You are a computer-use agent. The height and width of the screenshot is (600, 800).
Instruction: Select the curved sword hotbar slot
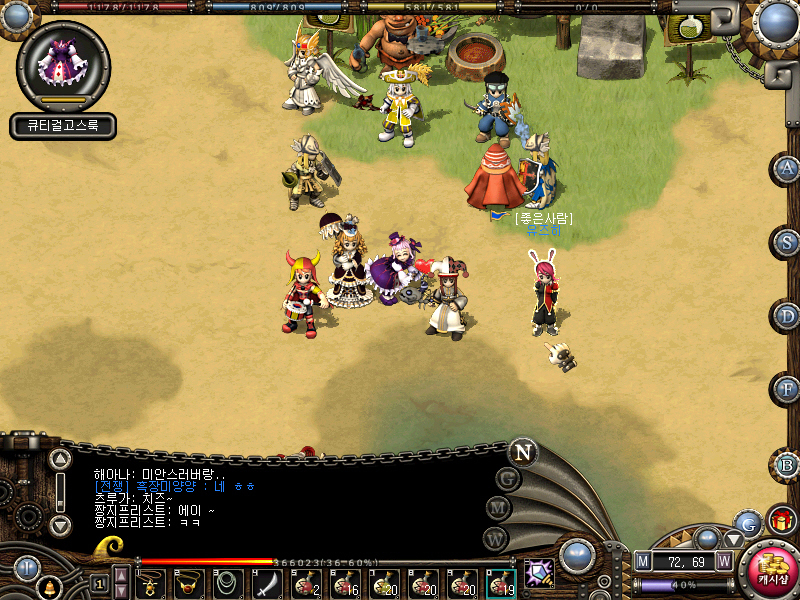click(267, 583)
